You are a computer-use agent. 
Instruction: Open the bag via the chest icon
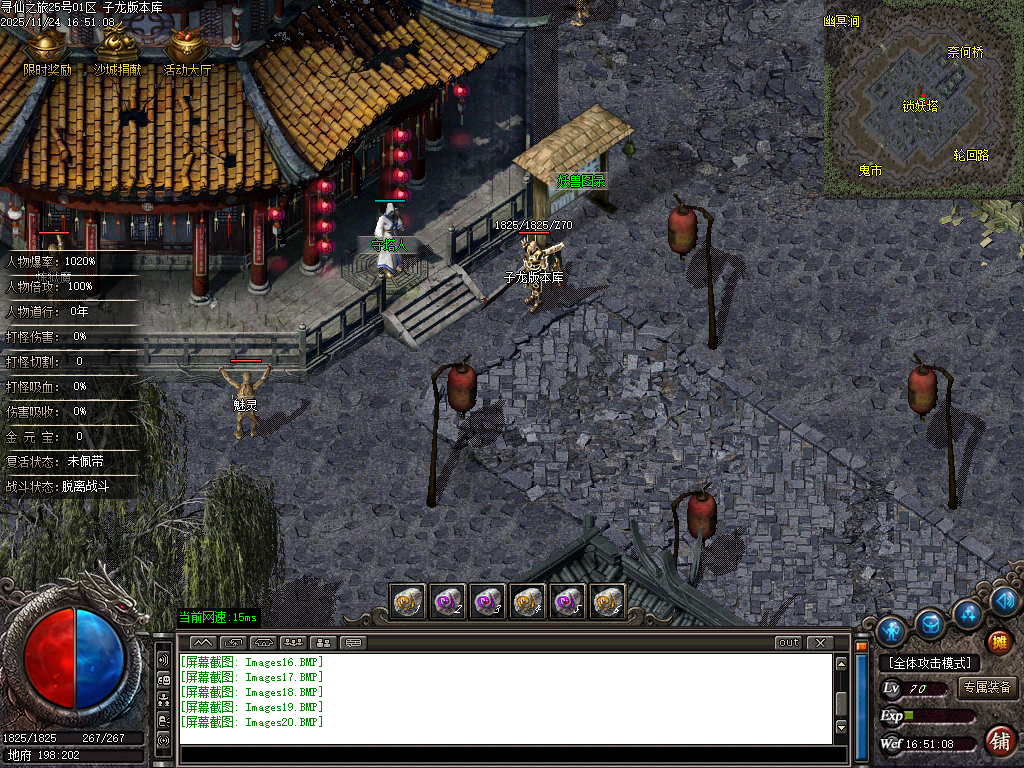(931, 623)
